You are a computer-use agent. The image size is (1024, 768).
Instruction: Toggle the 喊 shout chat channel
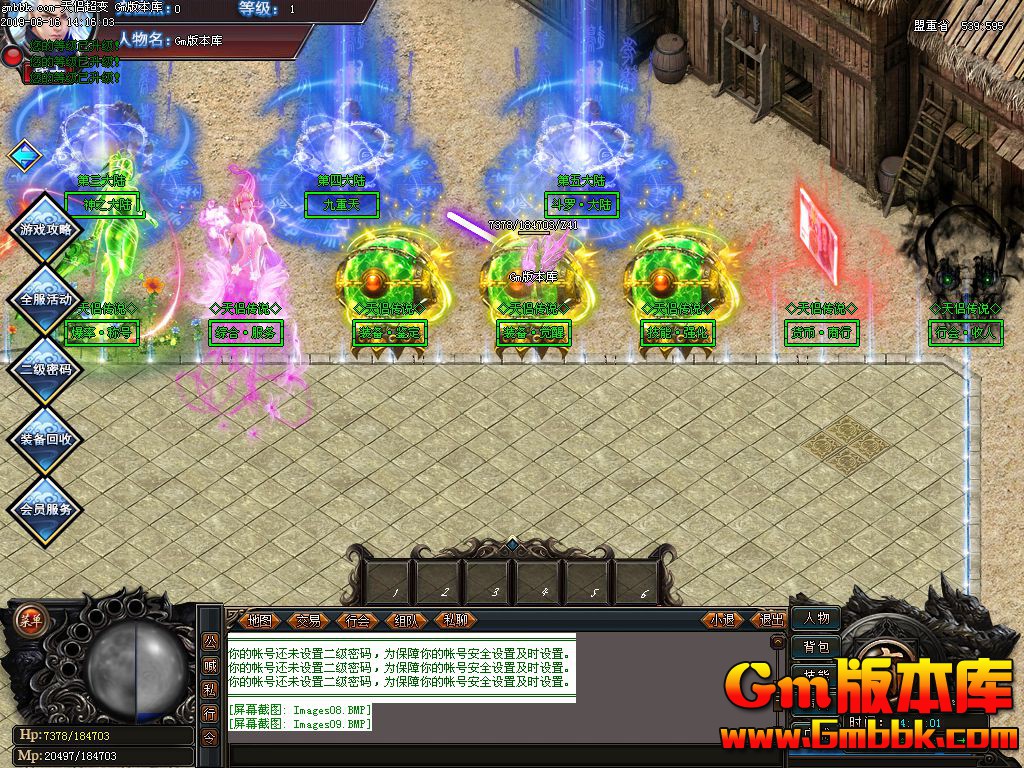pos(210,666)
